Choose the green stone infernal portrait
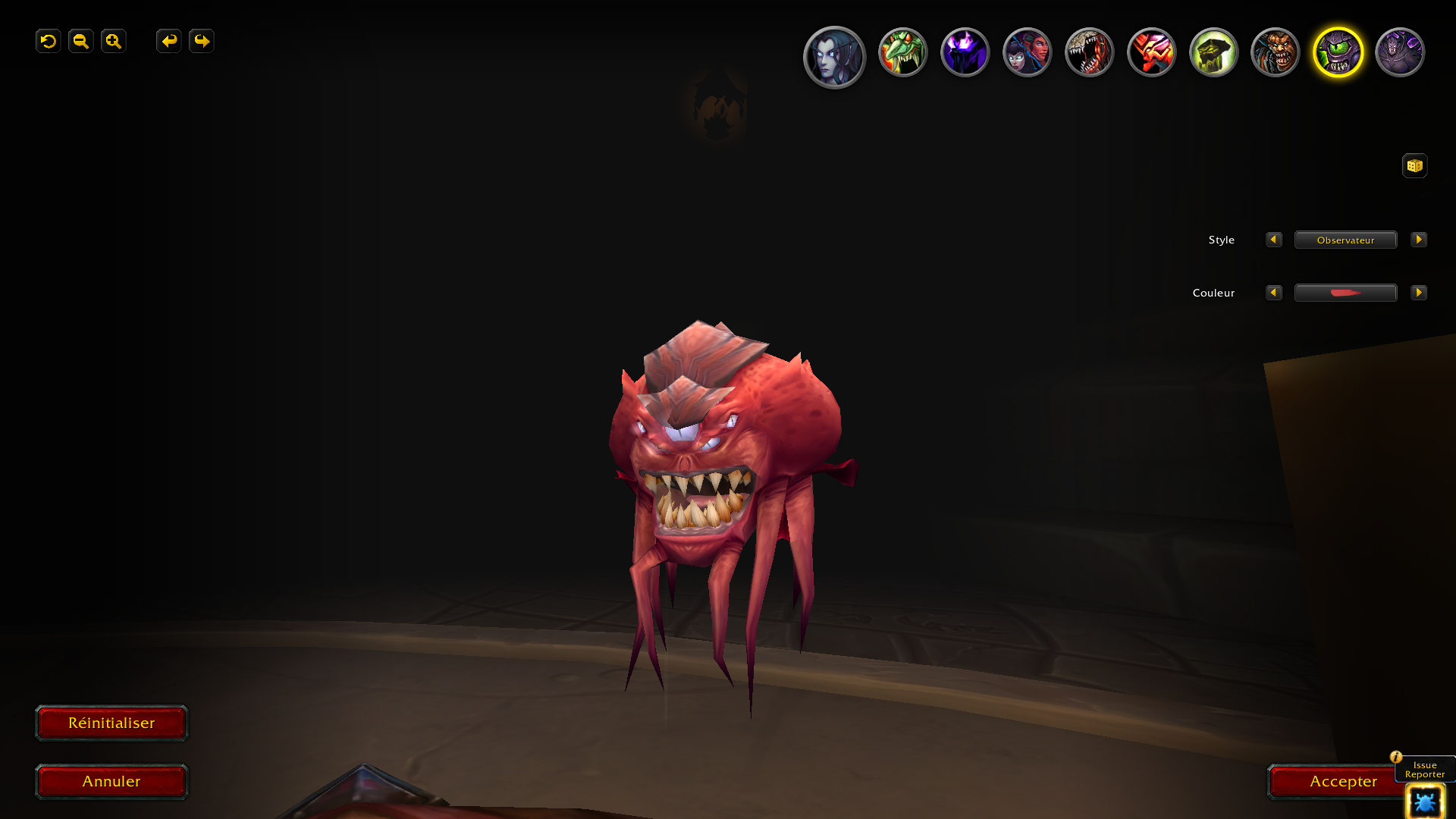Screen dimensions: 1456x819 pyautogui.click(x=1213, y=52)
